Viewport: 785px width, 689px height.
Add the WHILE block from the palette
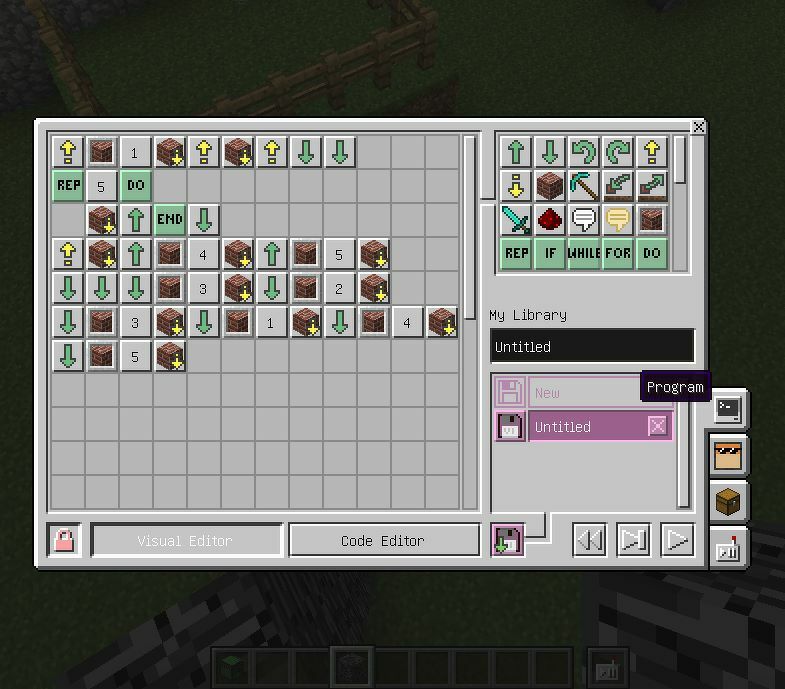[x=583, y=253]
